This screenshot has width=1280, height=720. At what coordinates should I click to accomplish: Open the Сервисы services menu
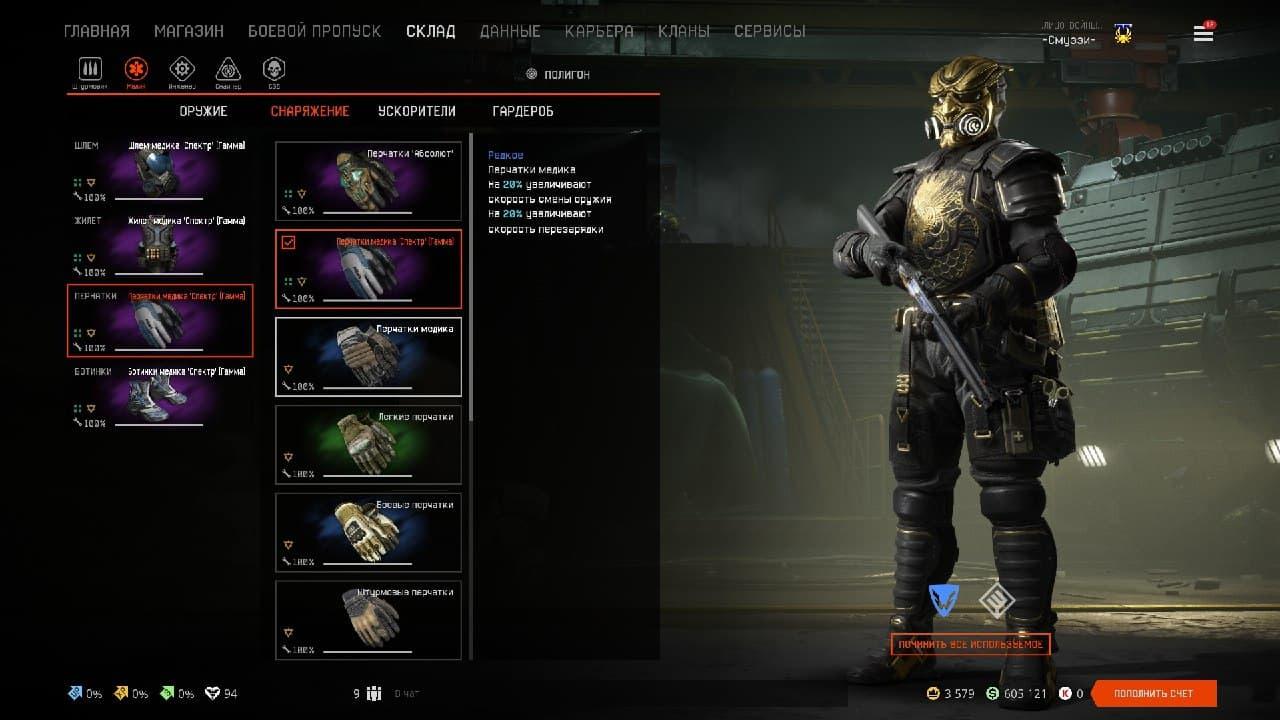tap(769, 31)
